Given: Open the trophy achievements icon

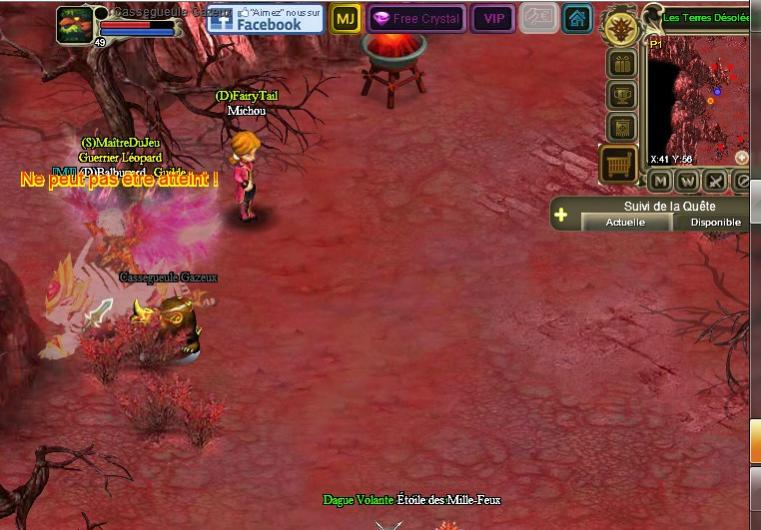Looking at the screenshot, I should click(622, 96).
